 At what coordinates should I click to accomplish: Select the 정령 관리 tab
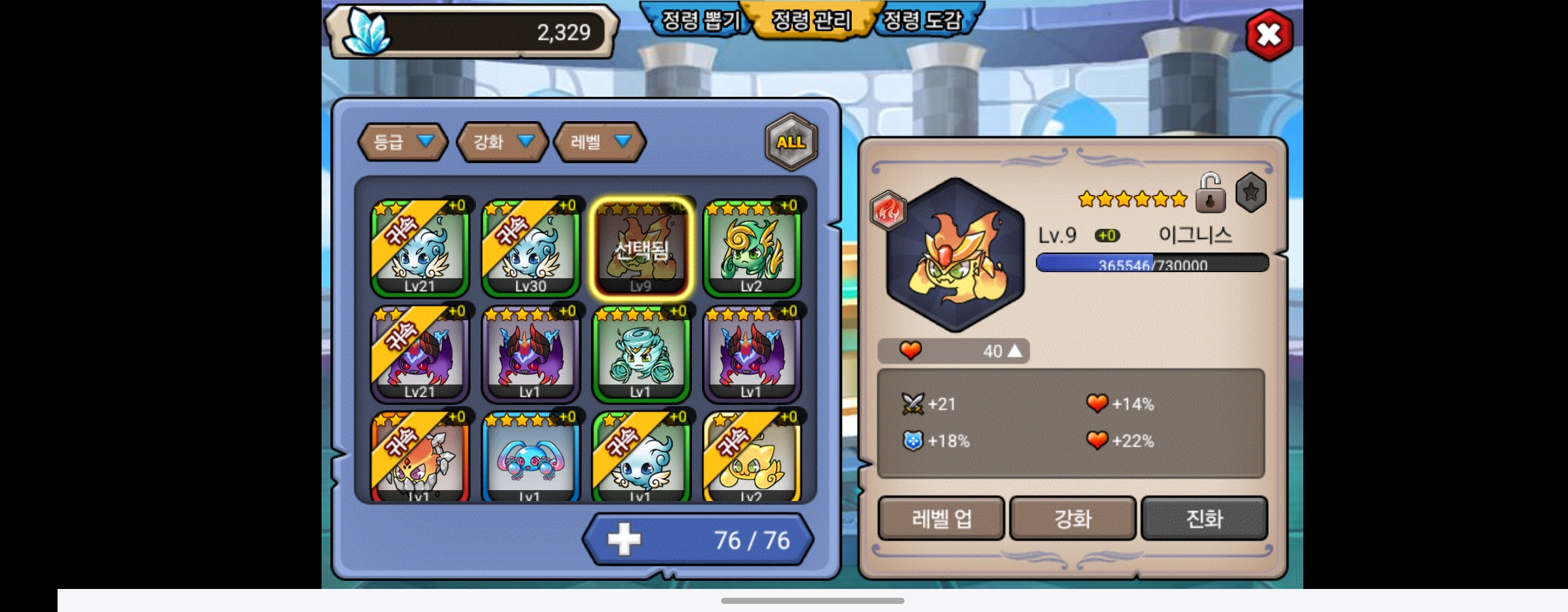[811, 20]
